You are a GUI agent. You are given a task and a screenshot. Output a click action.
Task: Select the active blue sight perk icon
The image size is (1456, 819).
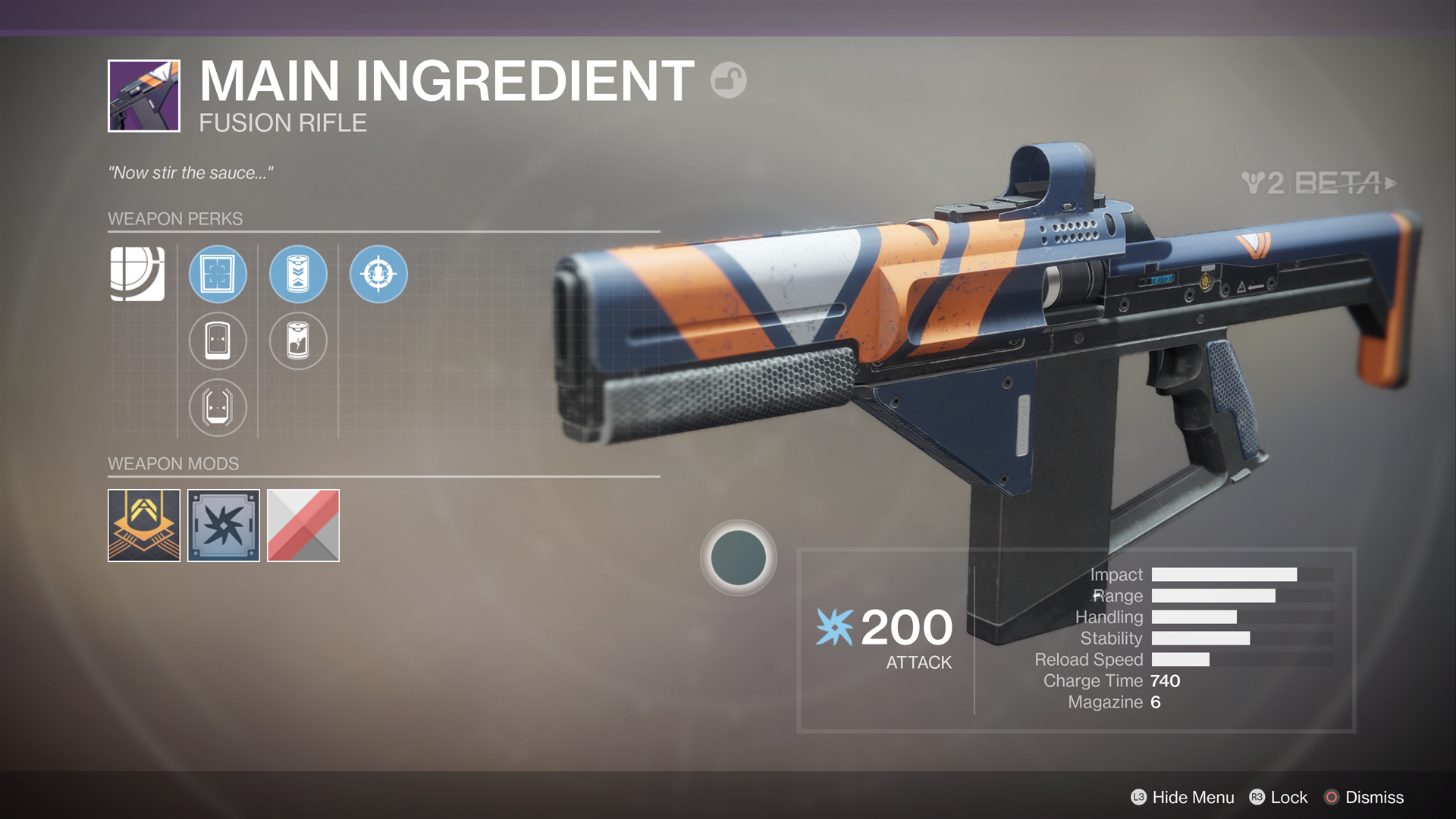pyautogui.click(x=218, y=275)
